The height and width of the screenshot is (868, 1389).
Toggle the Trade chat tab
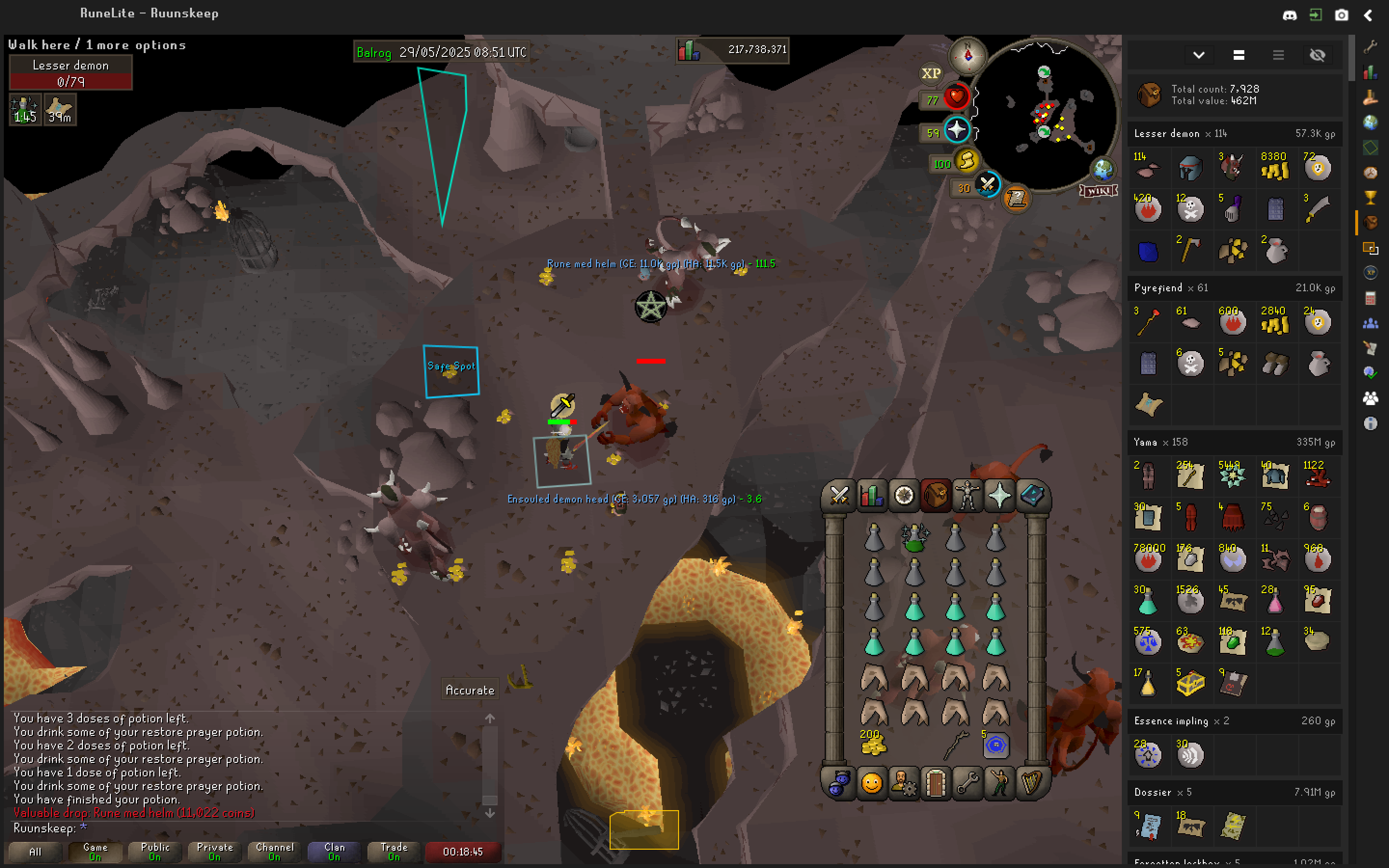point(394,851)
